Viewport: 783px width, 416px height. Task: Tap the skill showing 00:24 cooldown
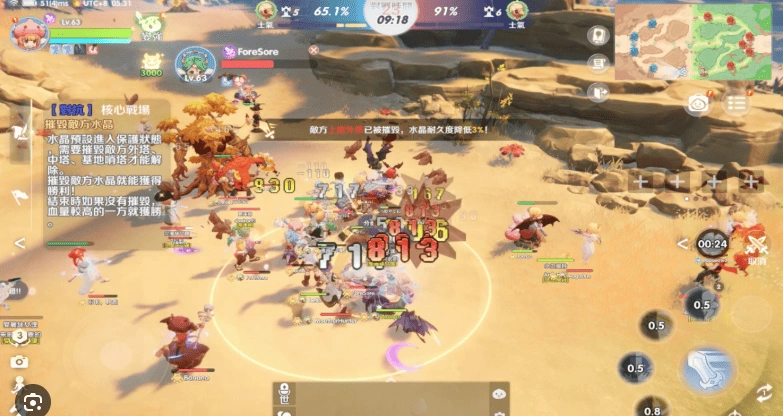(713, 243)
